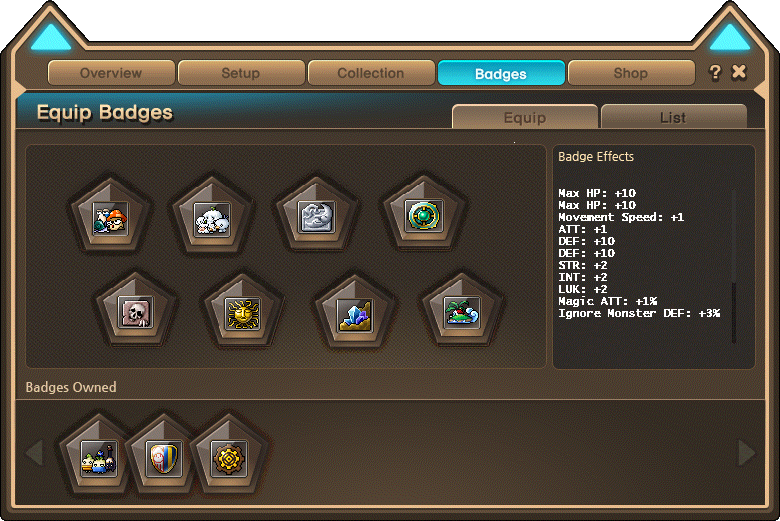Choose the owned golden gear badge
This screenshot has width=780, height=521.
229,457
